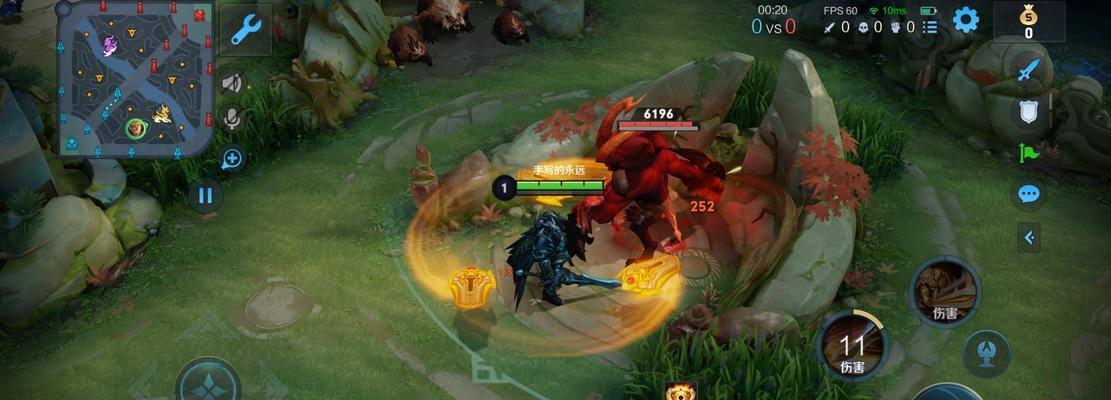
Task: Send the blue sword attack signal
Action: click(x=1029, y=70)
